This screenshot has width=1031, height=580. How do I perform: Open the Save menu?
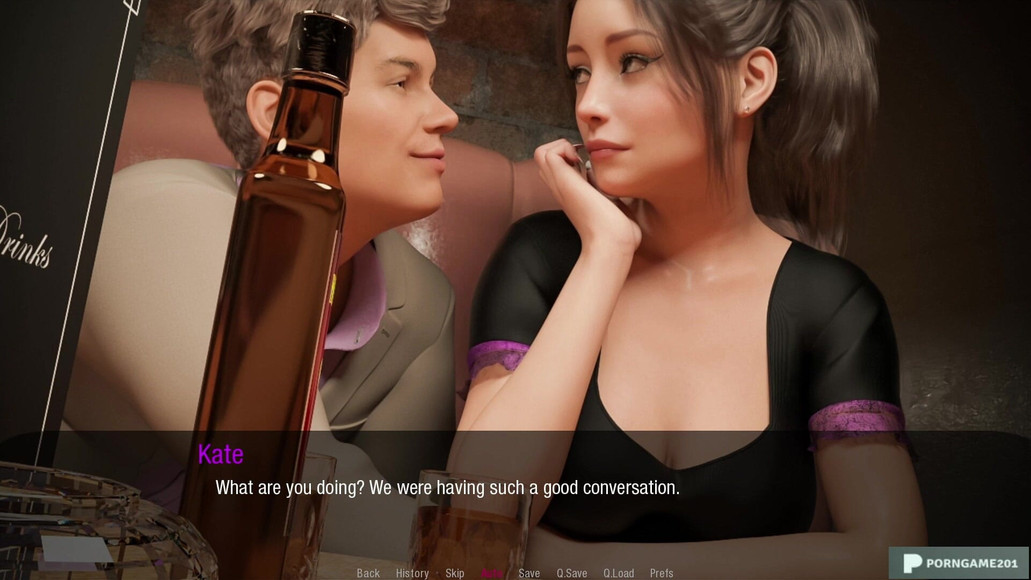[529, 573]
